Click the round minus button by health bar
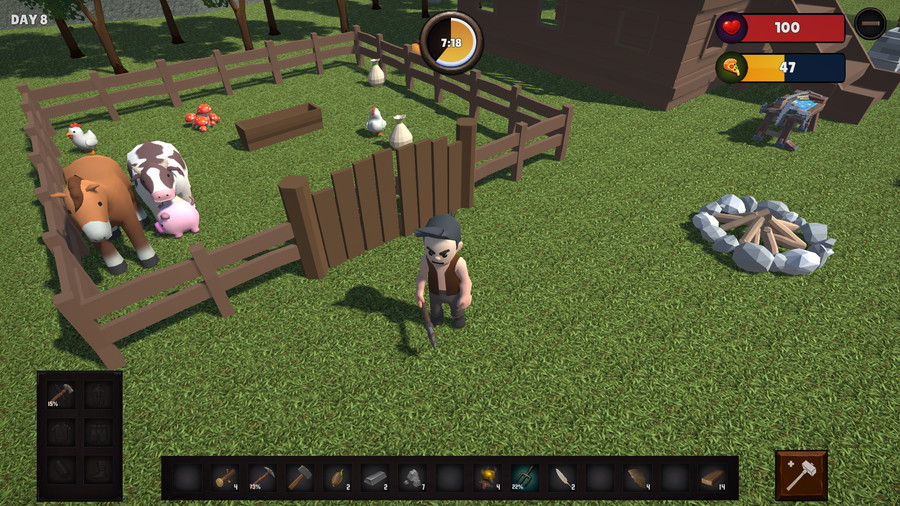This screenshot has height=506, width=900. 871,23
